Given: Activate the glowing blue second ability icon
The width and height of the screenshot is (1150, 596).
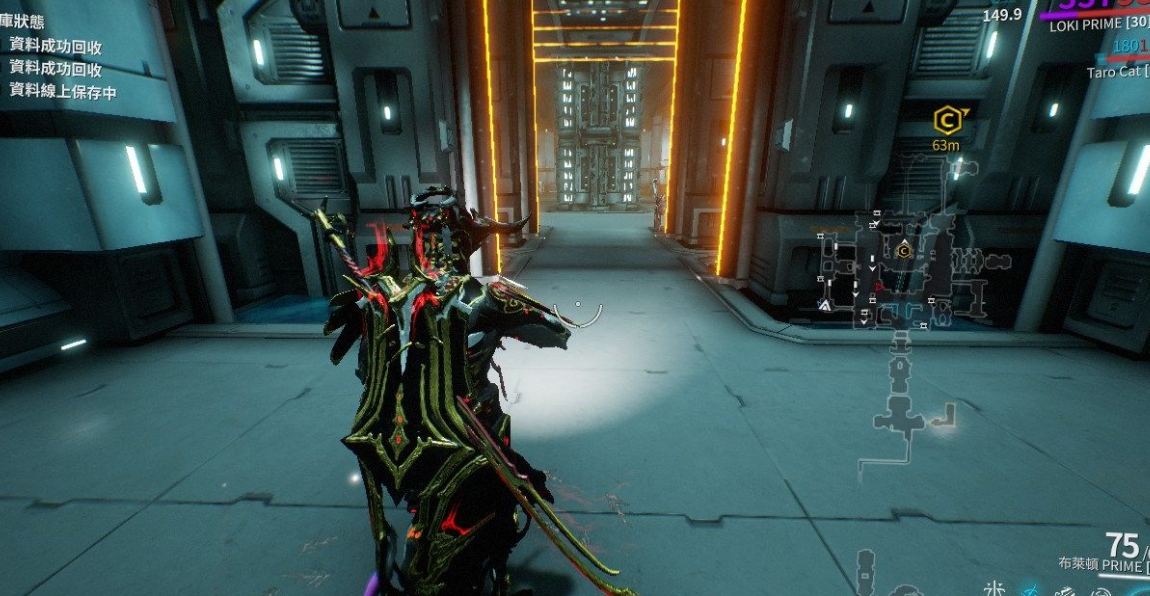Looking at the screenshot, I should point(1029,589).
